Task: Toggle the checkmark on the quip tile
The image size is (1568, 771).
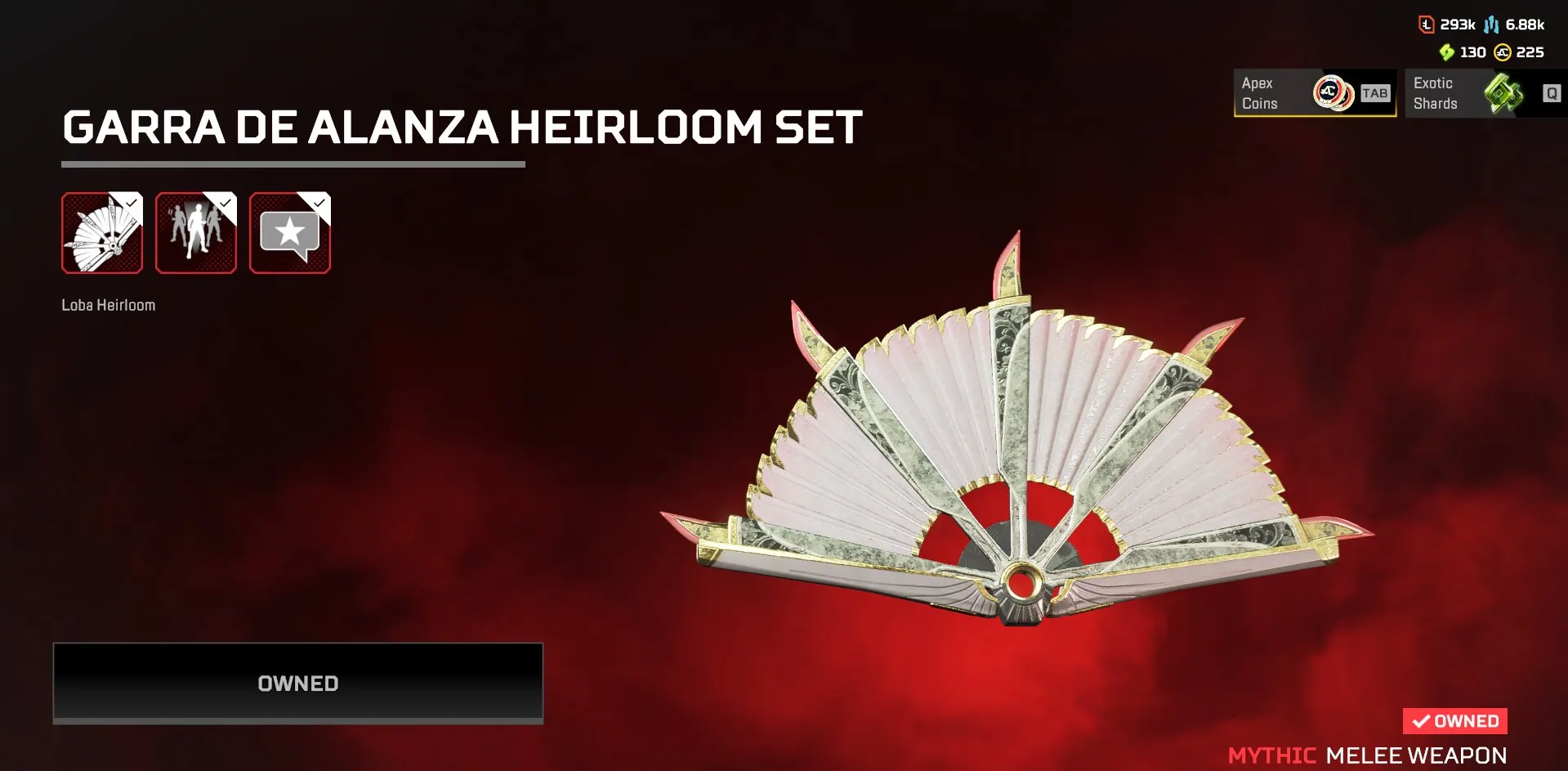Action: (x=319, y=202)
